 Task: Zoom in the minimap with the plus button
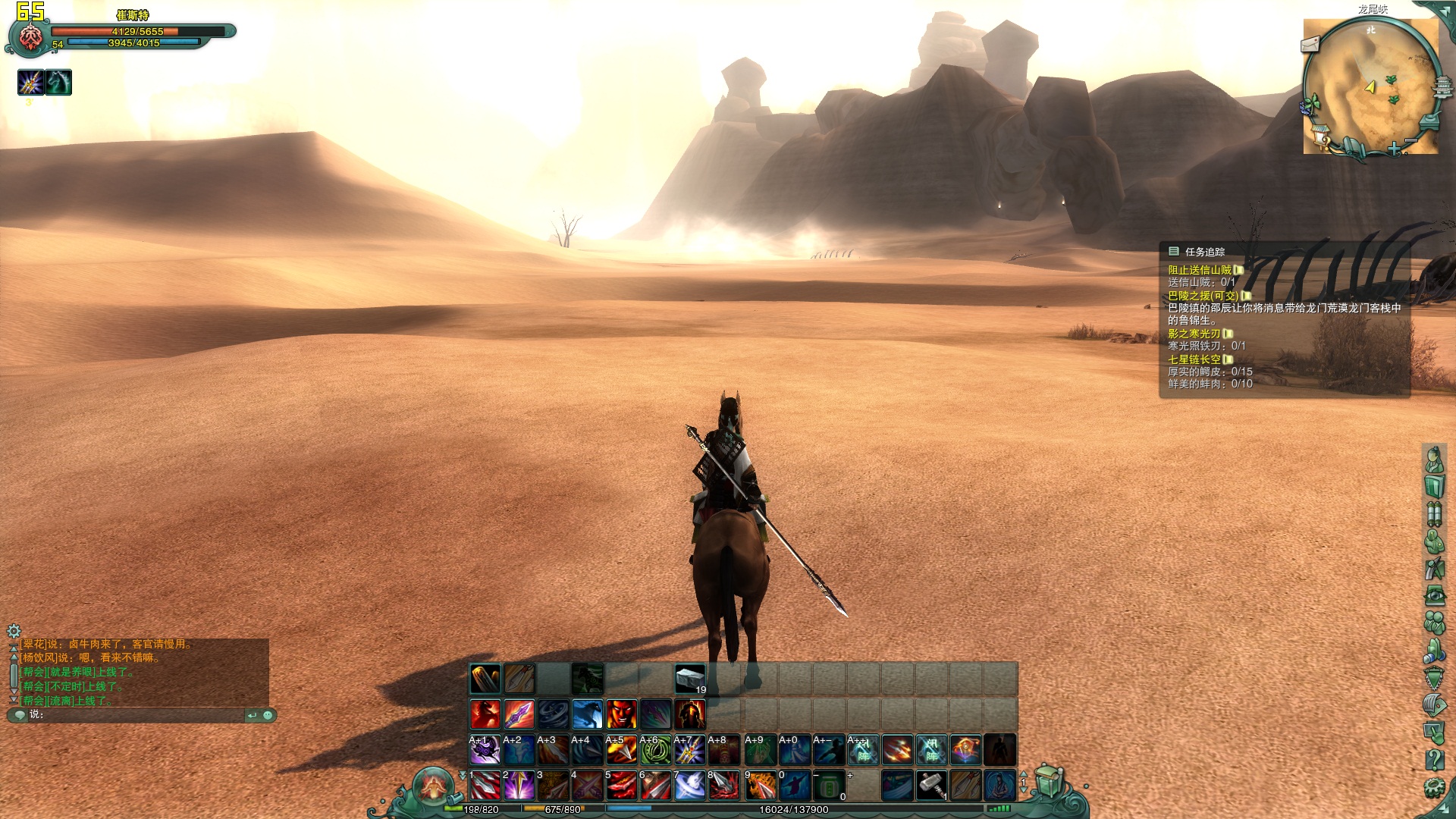[1394, 149]
